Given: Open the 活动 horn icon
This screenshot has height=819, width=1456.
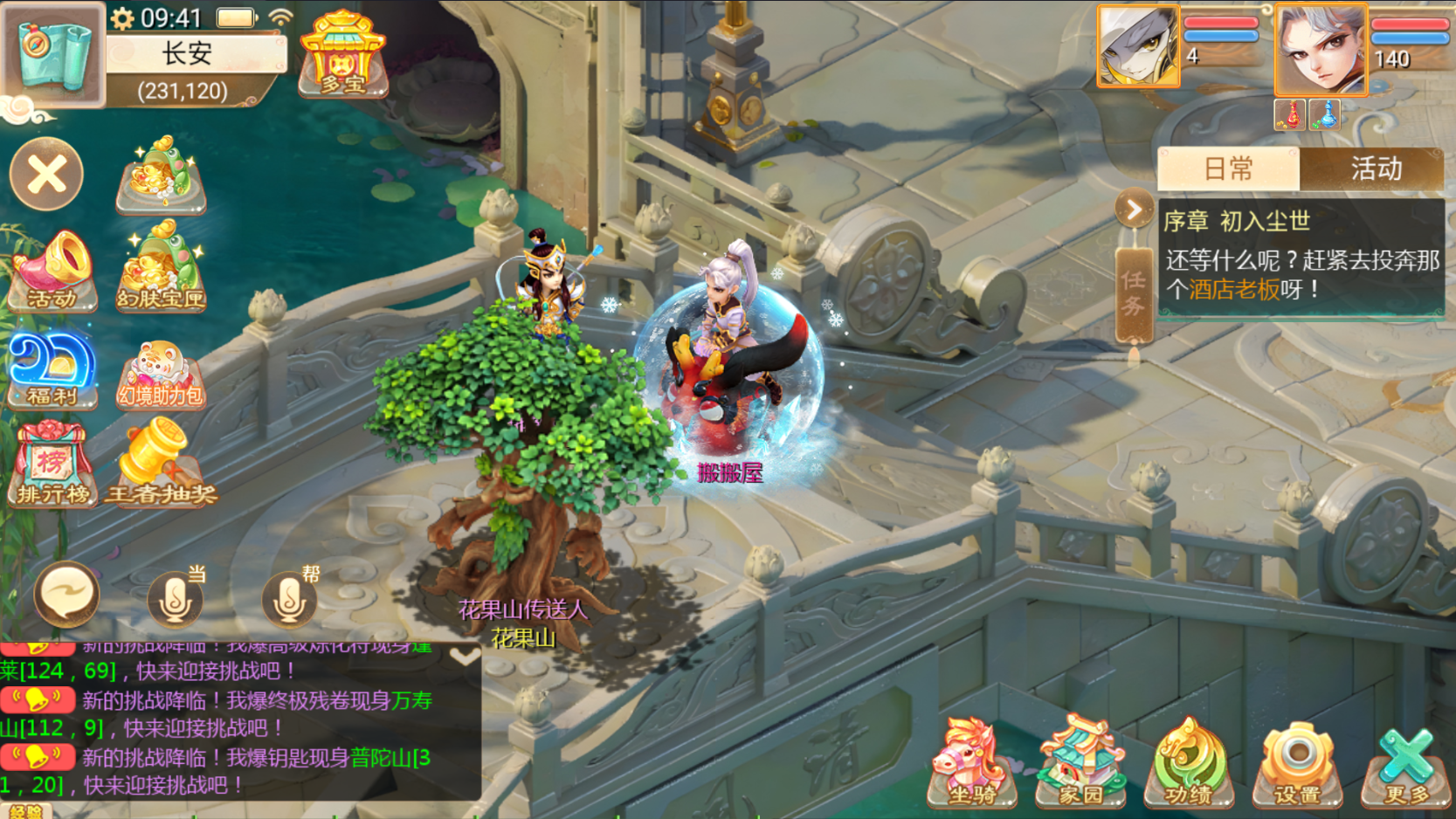Looking at the screenshot, I should click(x=52, y=271).
